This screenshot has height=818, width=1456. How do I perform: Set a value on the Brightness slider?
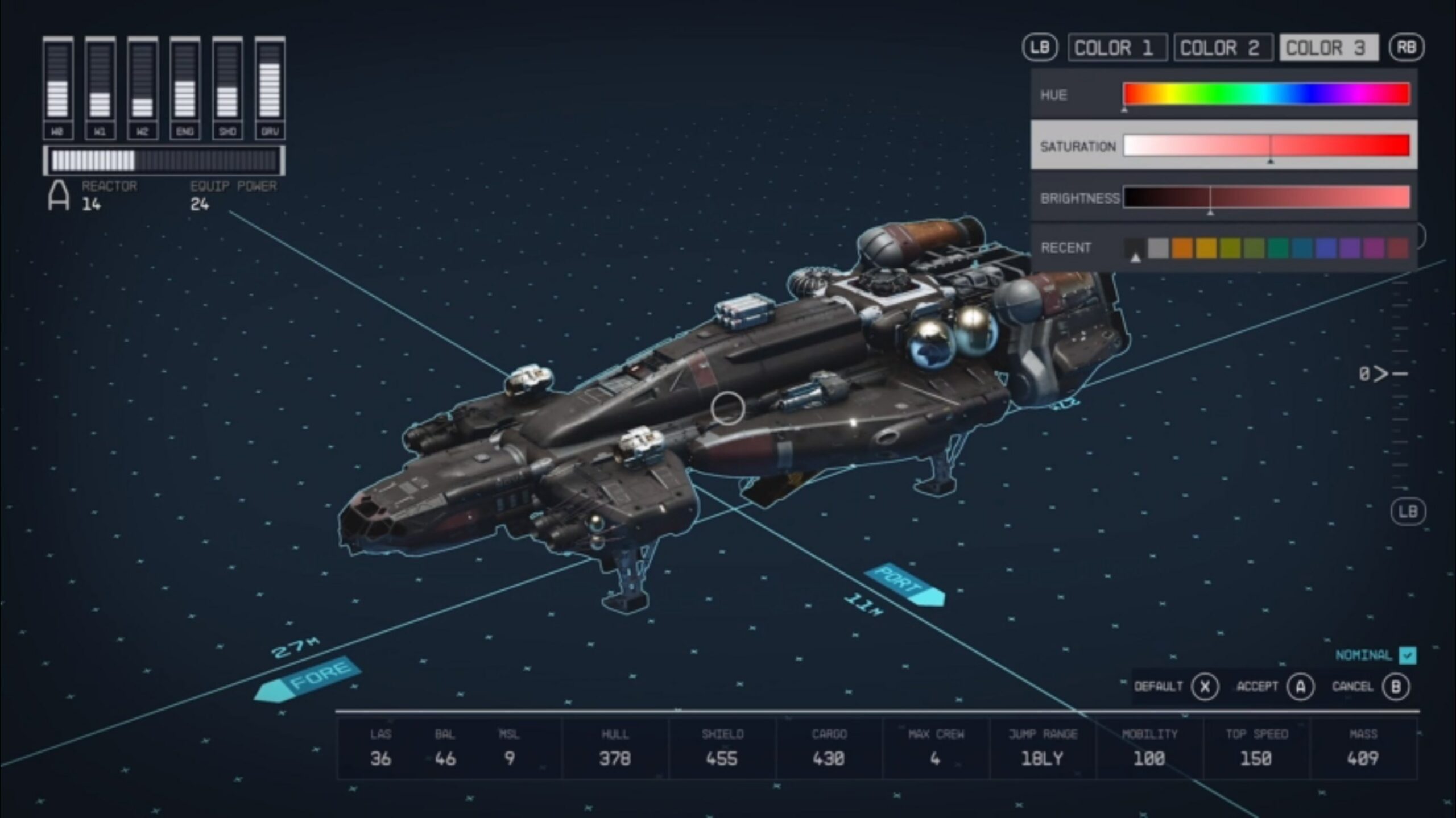tap(1266, 197)
